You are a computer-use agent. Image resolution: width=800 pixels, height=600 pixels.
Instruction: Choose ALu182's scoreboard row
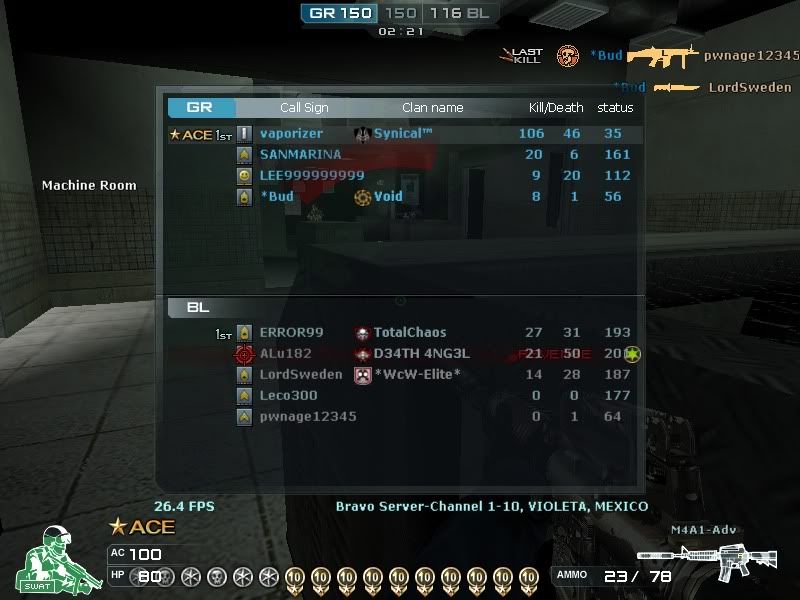[400, 354]
